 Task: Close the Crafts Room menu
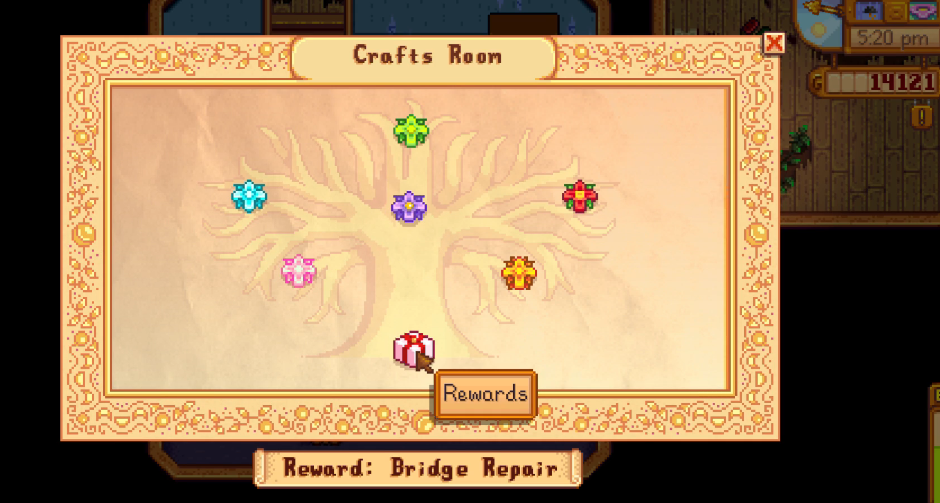(773, 43)
